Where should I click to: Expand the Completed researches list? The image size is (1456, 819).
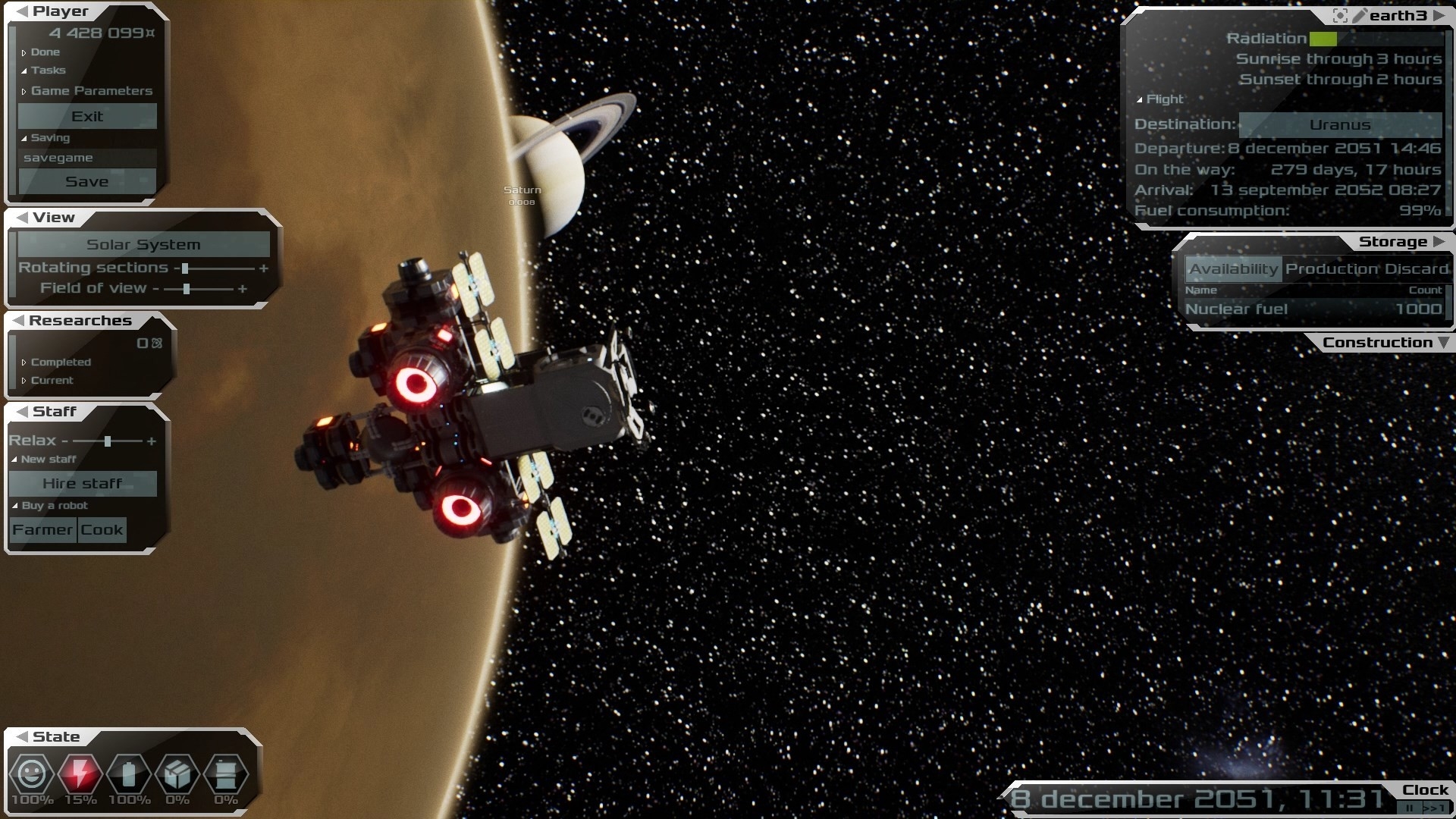coord(60,362)
